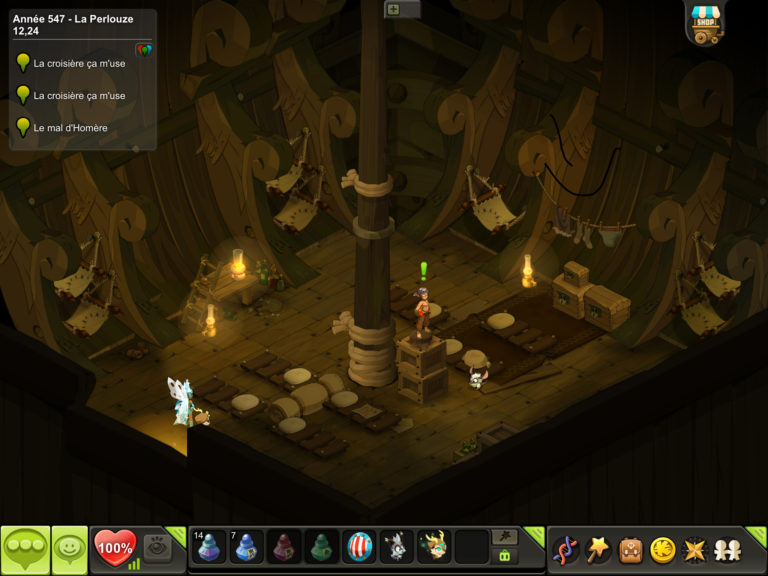Open the star wand spells icon
The width and height of the screenshot is (768, 576).
pyautogui.click(x=598, y=549)
